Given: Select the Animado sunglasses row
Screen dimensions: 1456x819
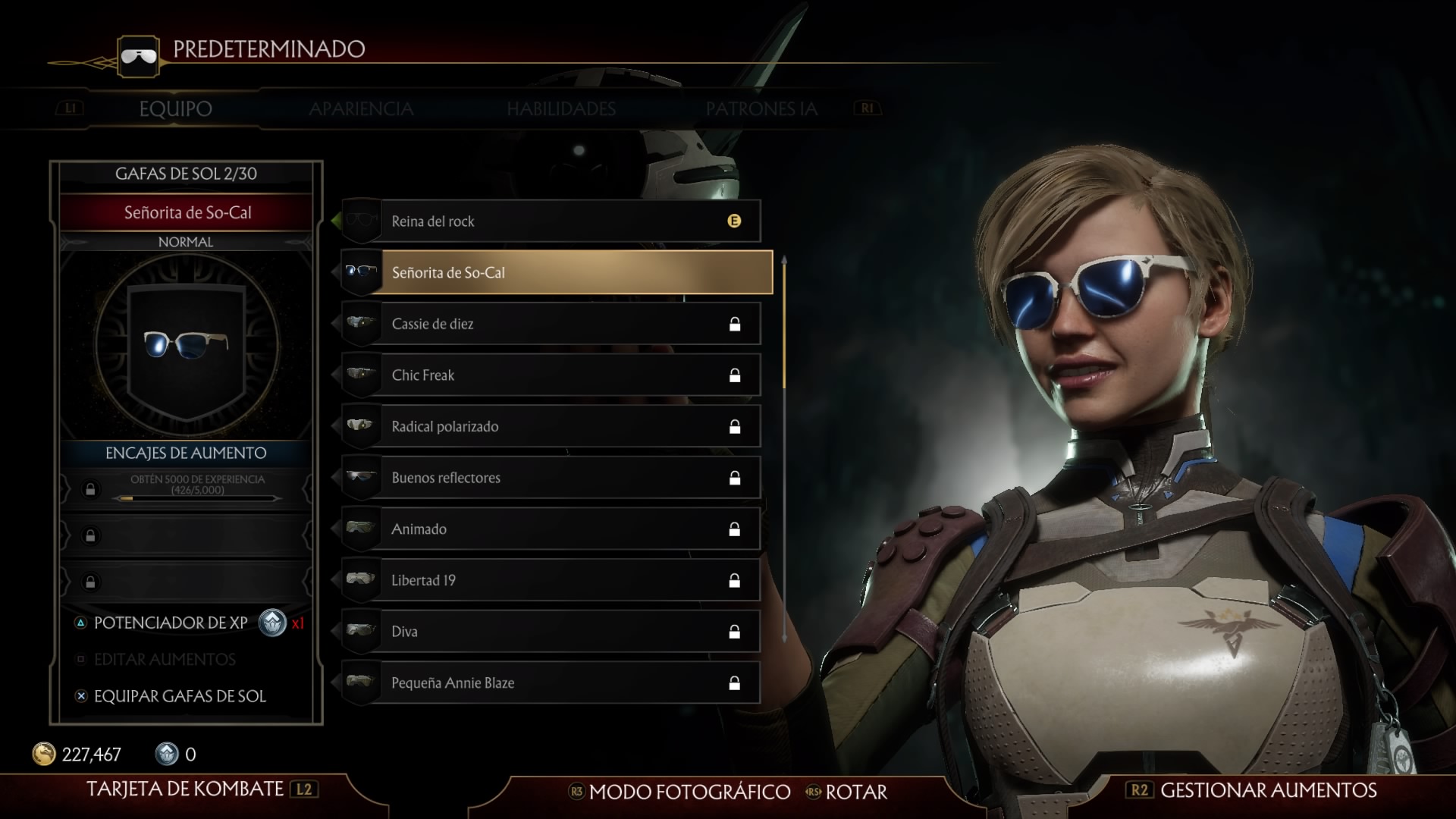Looking at the screenshot, I should click(x=551, y=529).
